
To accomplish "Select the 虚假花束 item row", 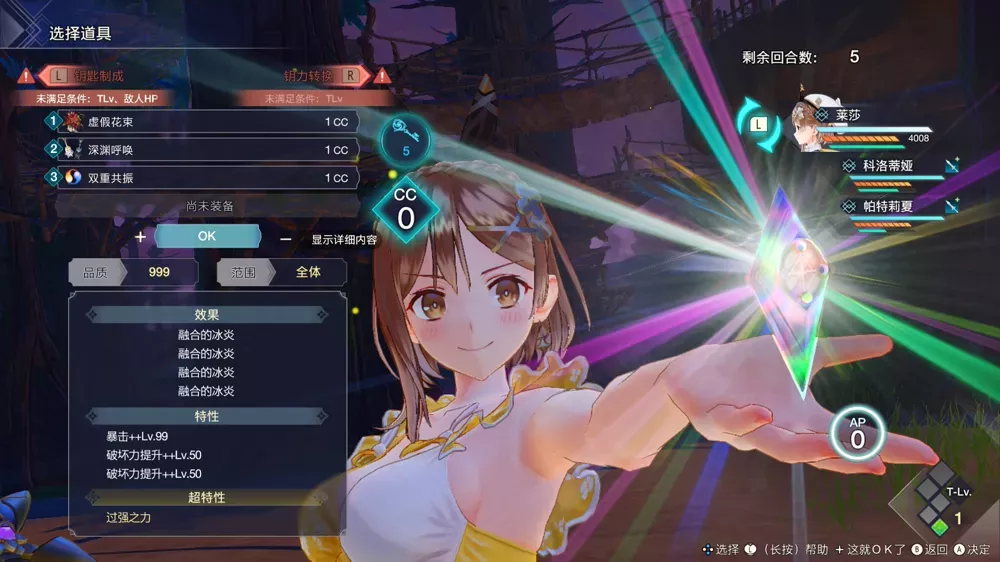I will click(x=205, y=122).
